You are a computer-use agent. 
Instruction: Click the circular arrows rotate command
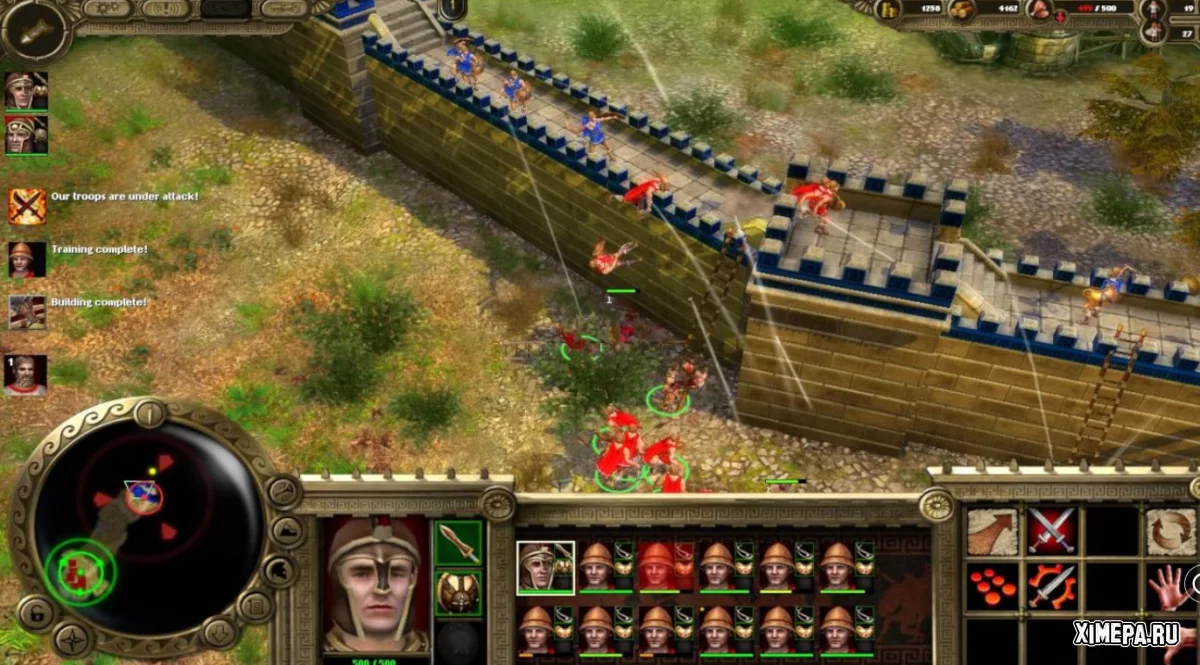tap(1170, 531)
